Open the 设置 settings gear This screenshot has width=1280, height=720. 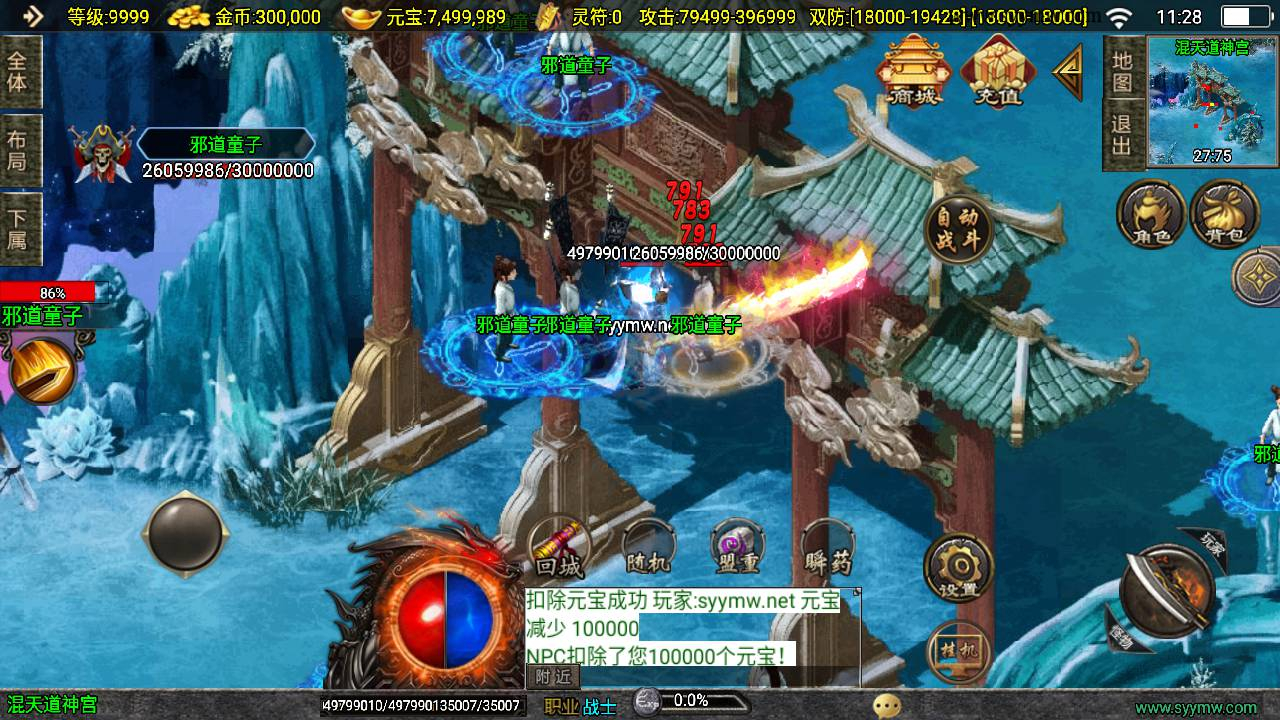pos(958,568)
